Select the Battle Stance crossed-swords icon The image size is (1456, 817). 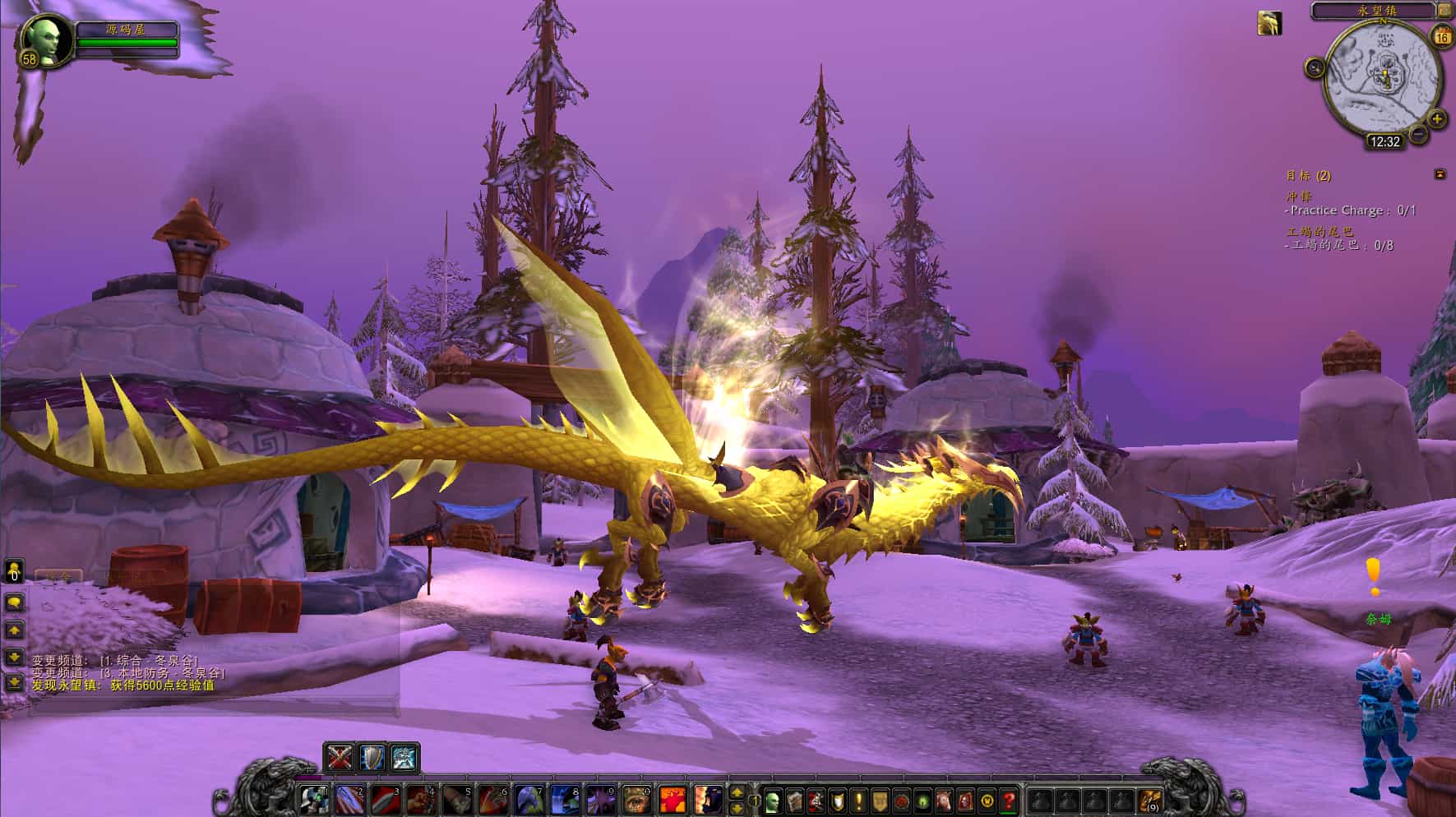pos(340,757)
